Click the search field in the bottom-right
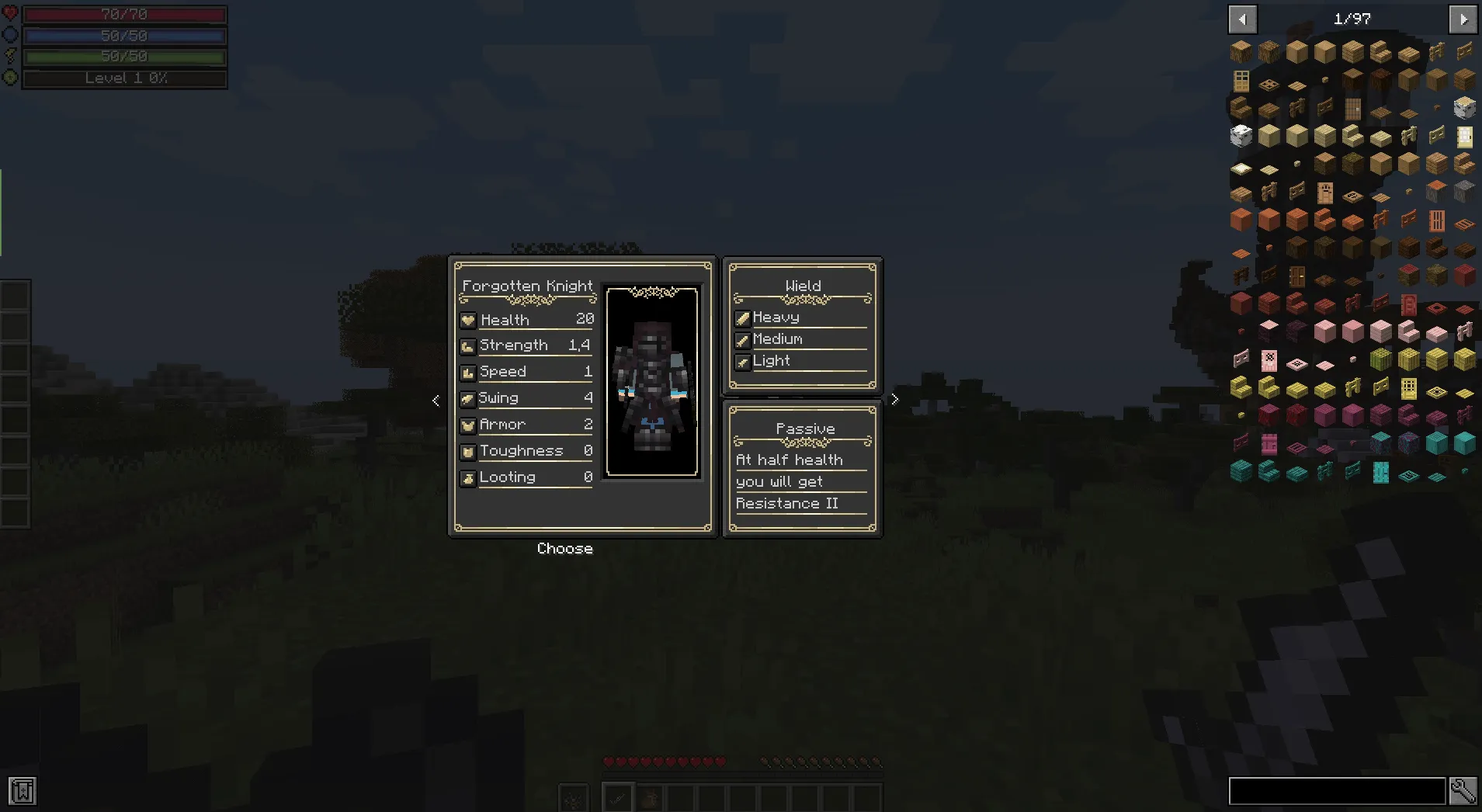The height and width of the screenshot is (812, 1482). tap(1337, 790)
